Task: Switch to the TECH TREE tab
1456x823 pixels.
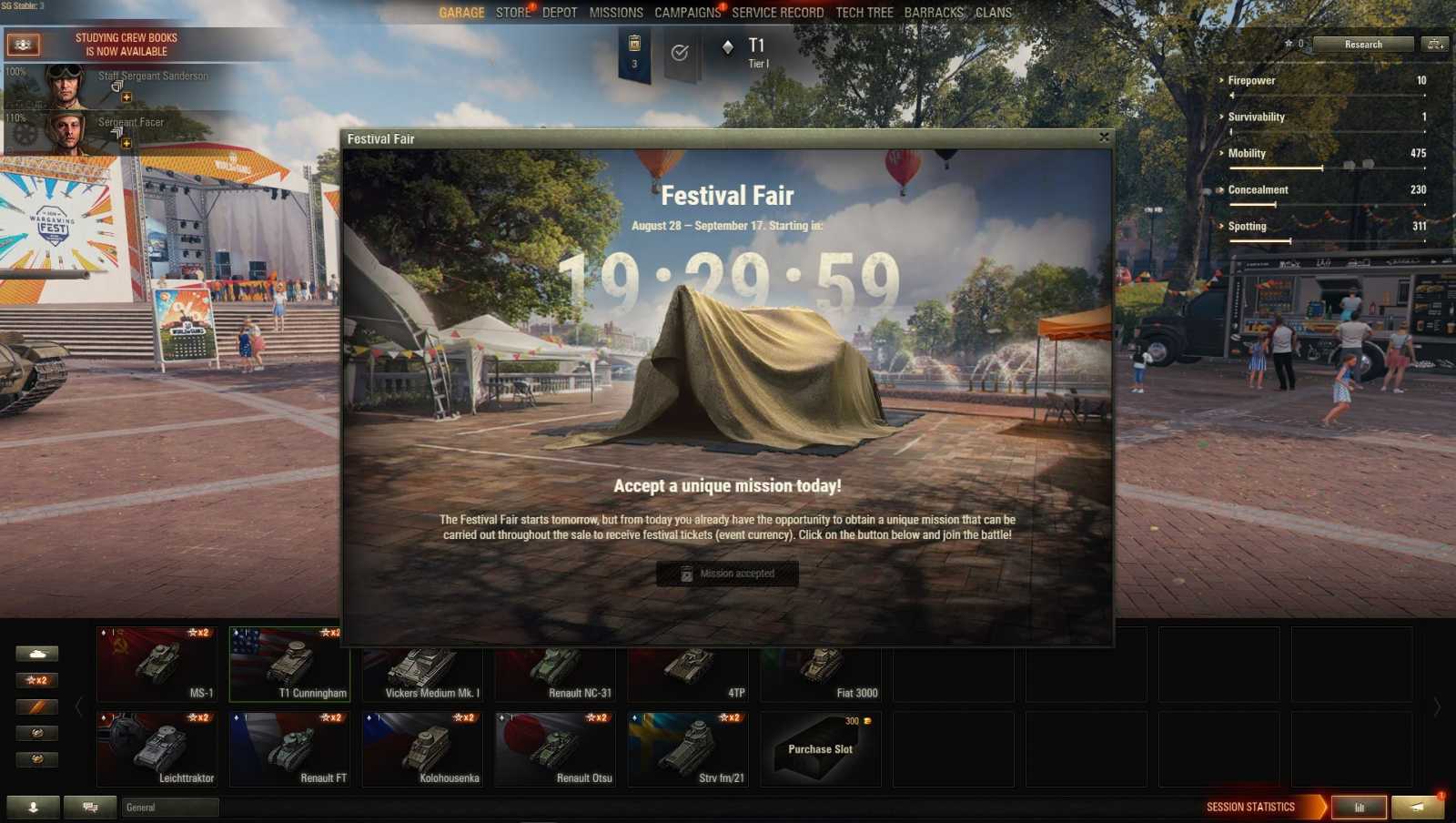Action: [x=863, y=13]
